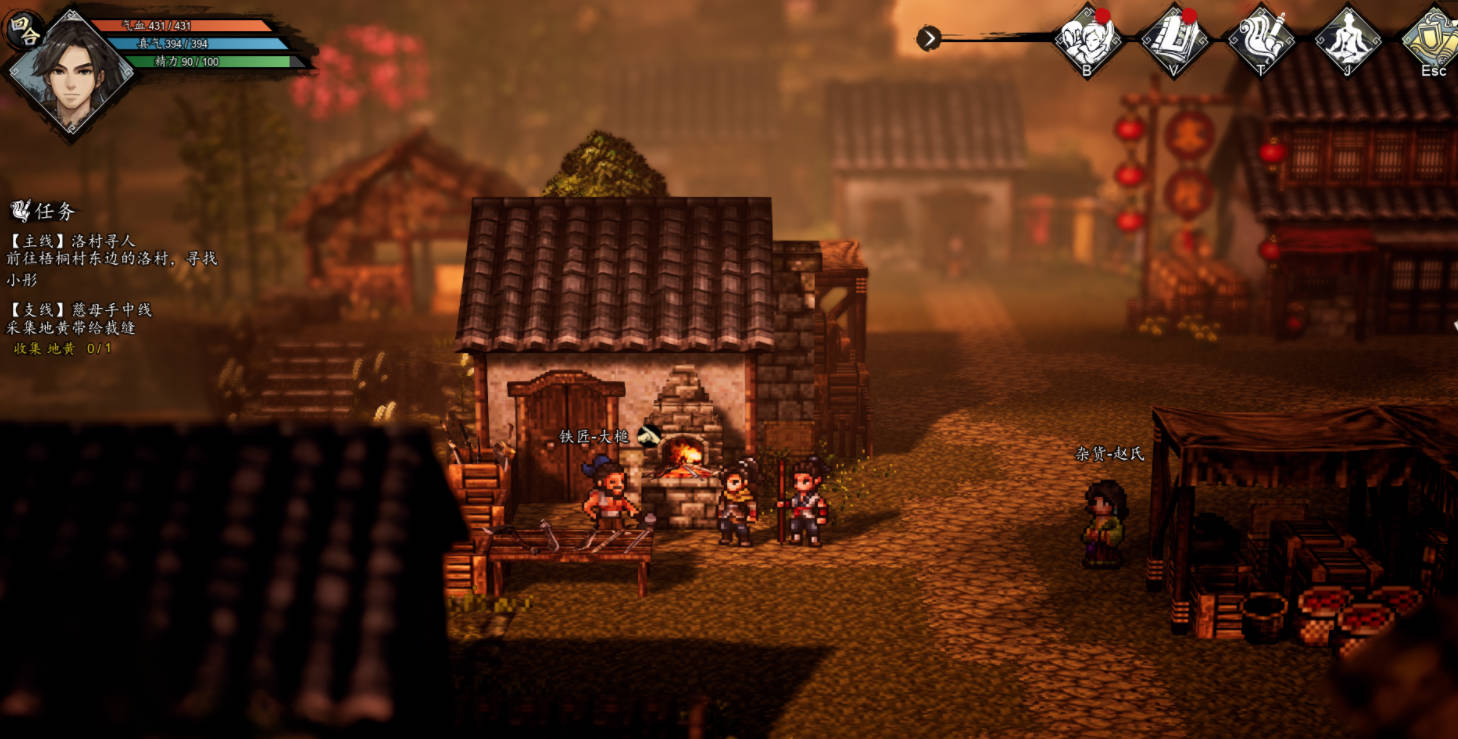
Task: Open the character panel via the B icon
Action: pyautogui.click(x=1087, y=39)
